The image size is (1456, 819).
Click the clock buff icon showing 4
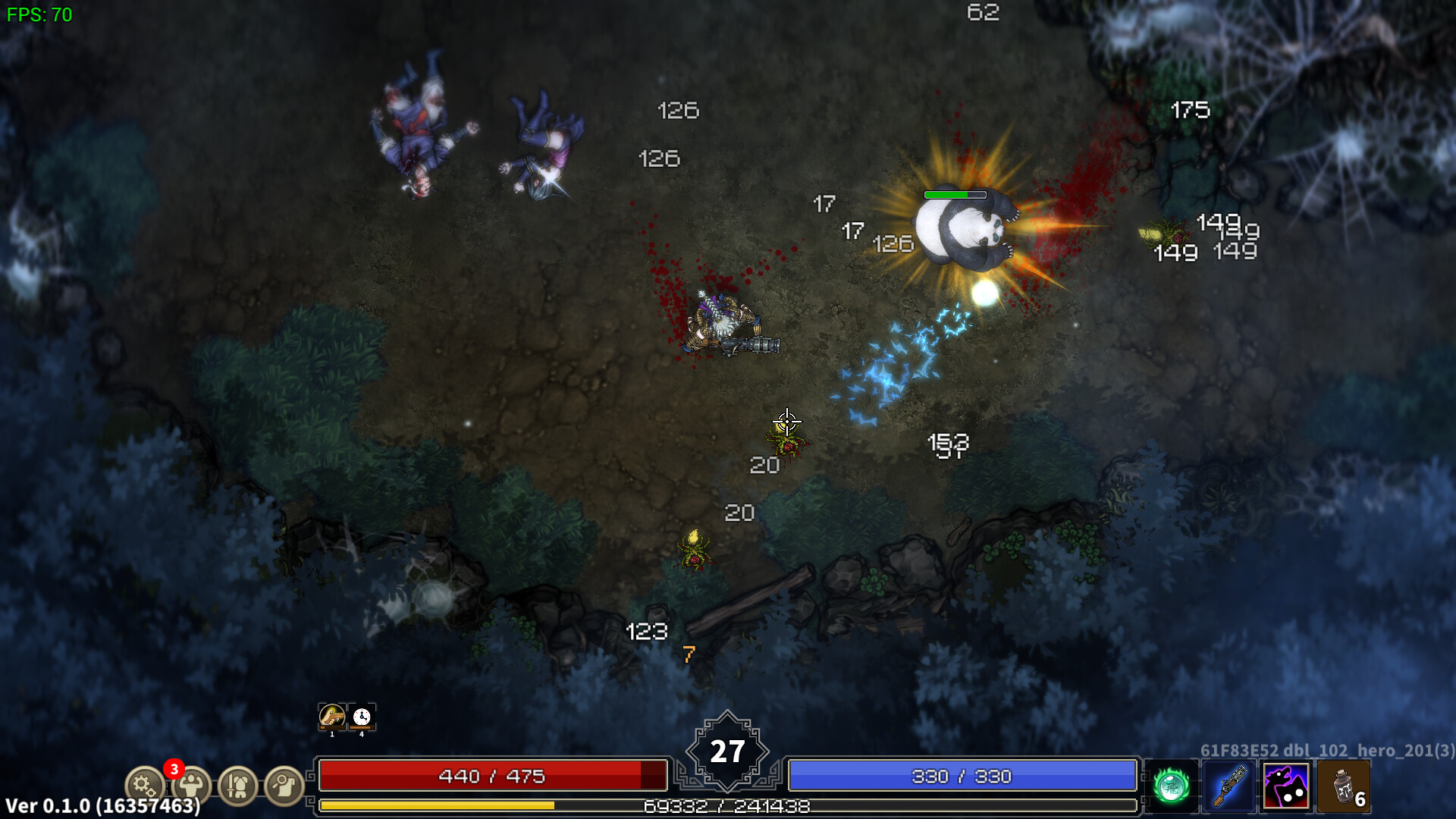[x=361, y=716]
